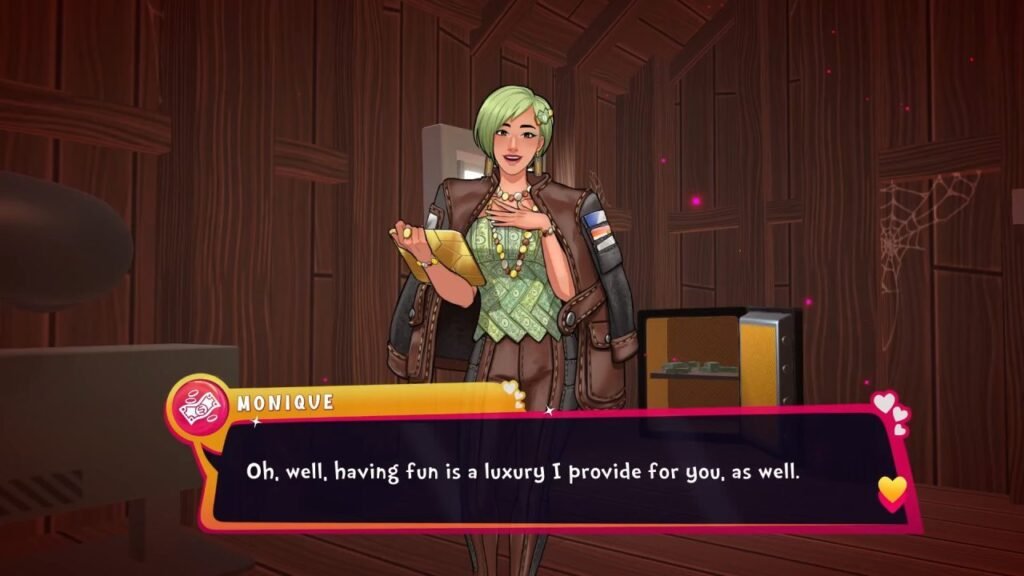
Task: Click Monique's dialogue text box
Action: tap(540, 469)
